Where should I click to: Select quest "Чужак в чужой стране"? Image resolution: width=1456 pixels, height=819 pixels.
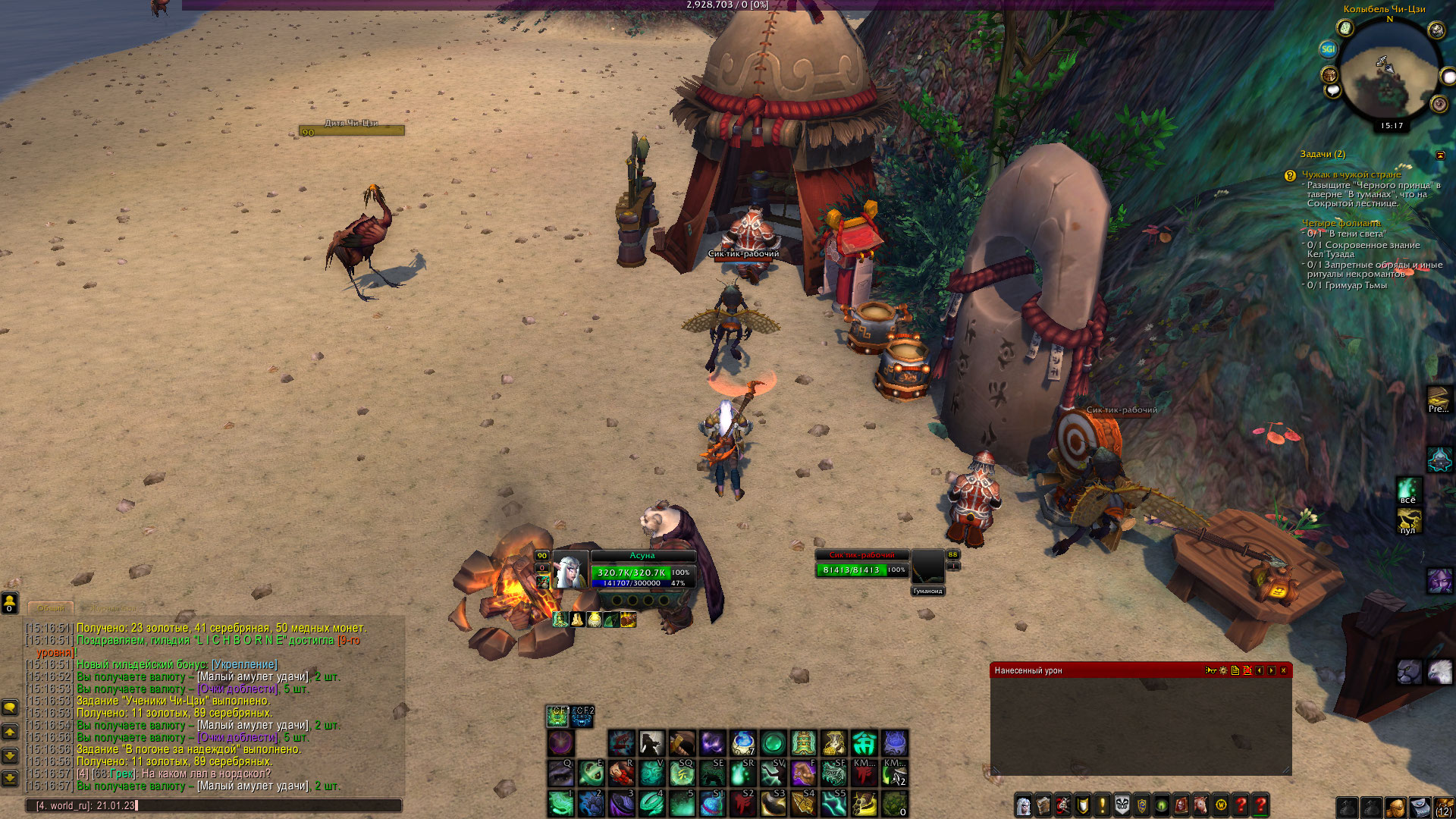1351,174
